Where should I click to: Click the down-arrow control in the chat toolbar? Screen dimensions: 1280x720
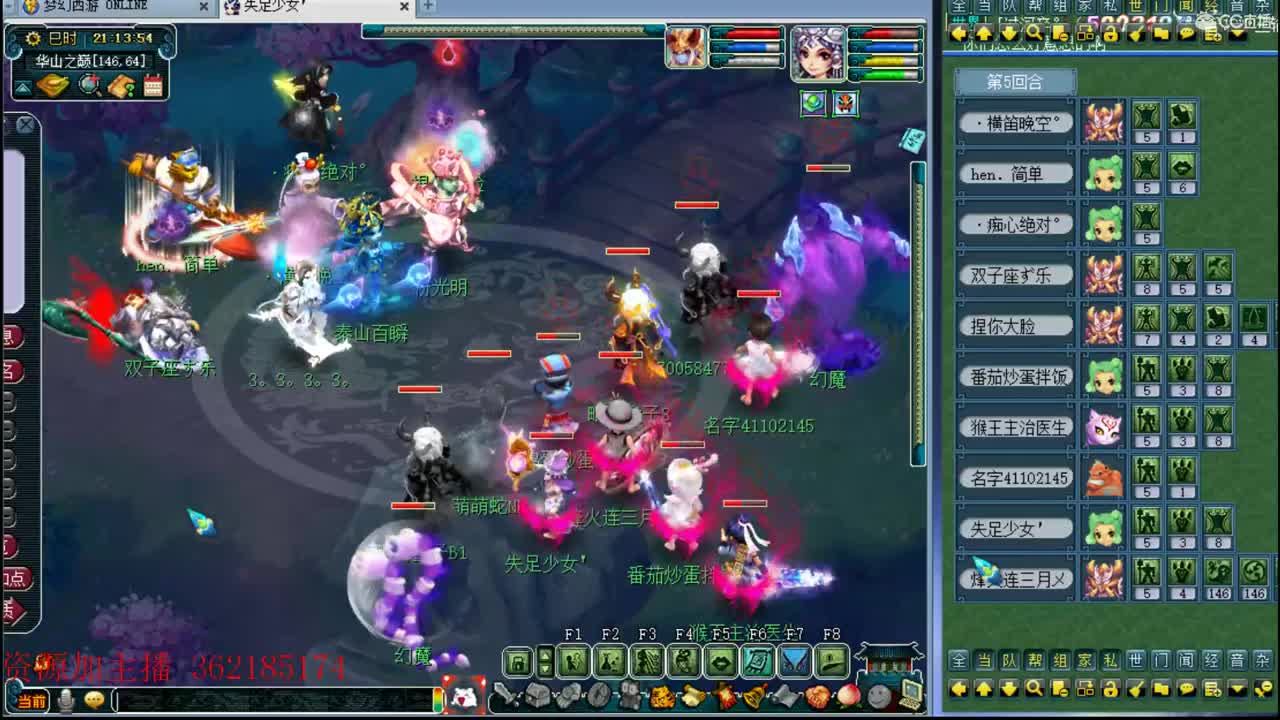[1008, 689]
